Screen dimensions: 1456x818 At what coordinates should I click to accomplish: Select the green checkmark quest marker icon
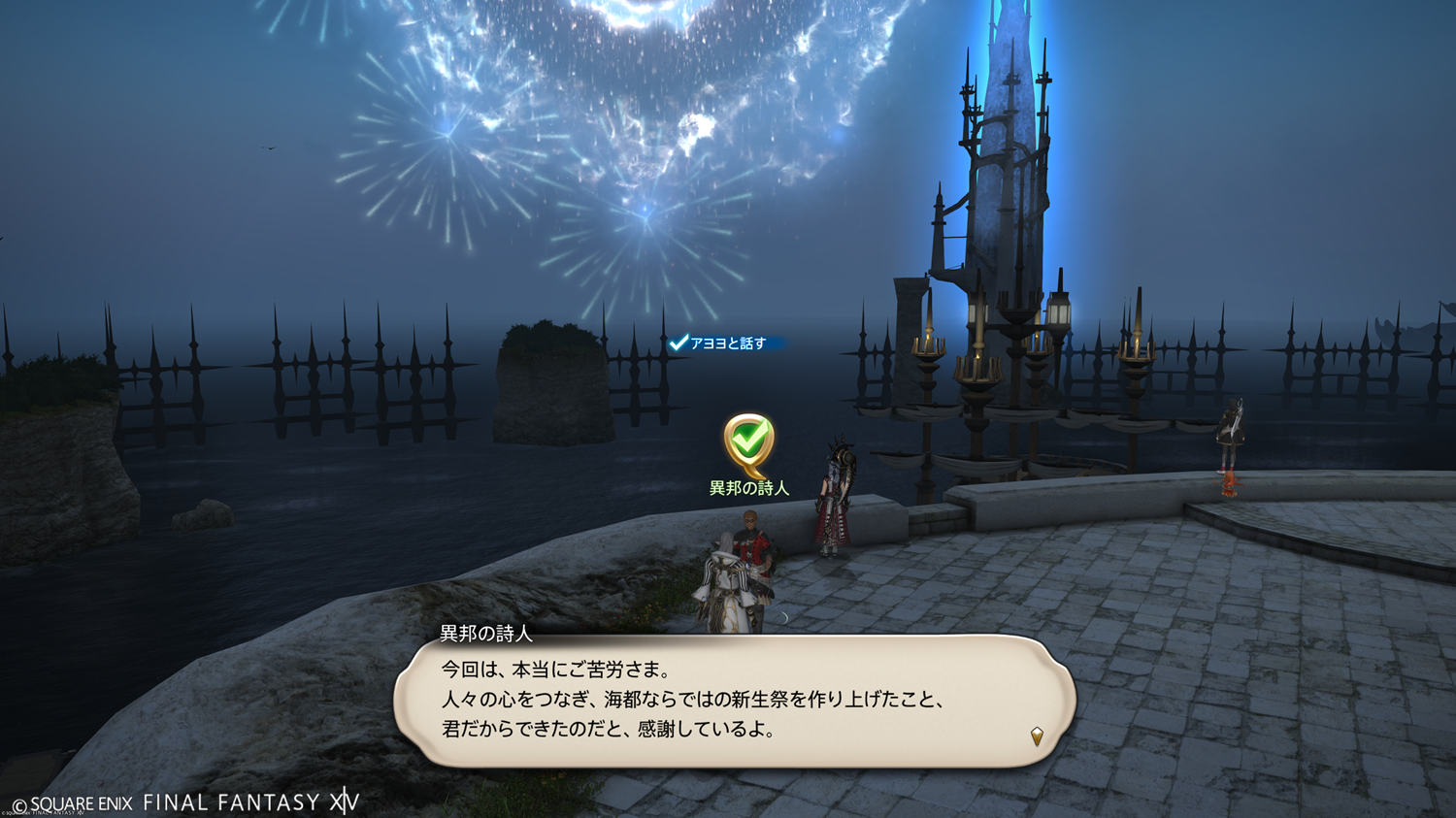748,442
